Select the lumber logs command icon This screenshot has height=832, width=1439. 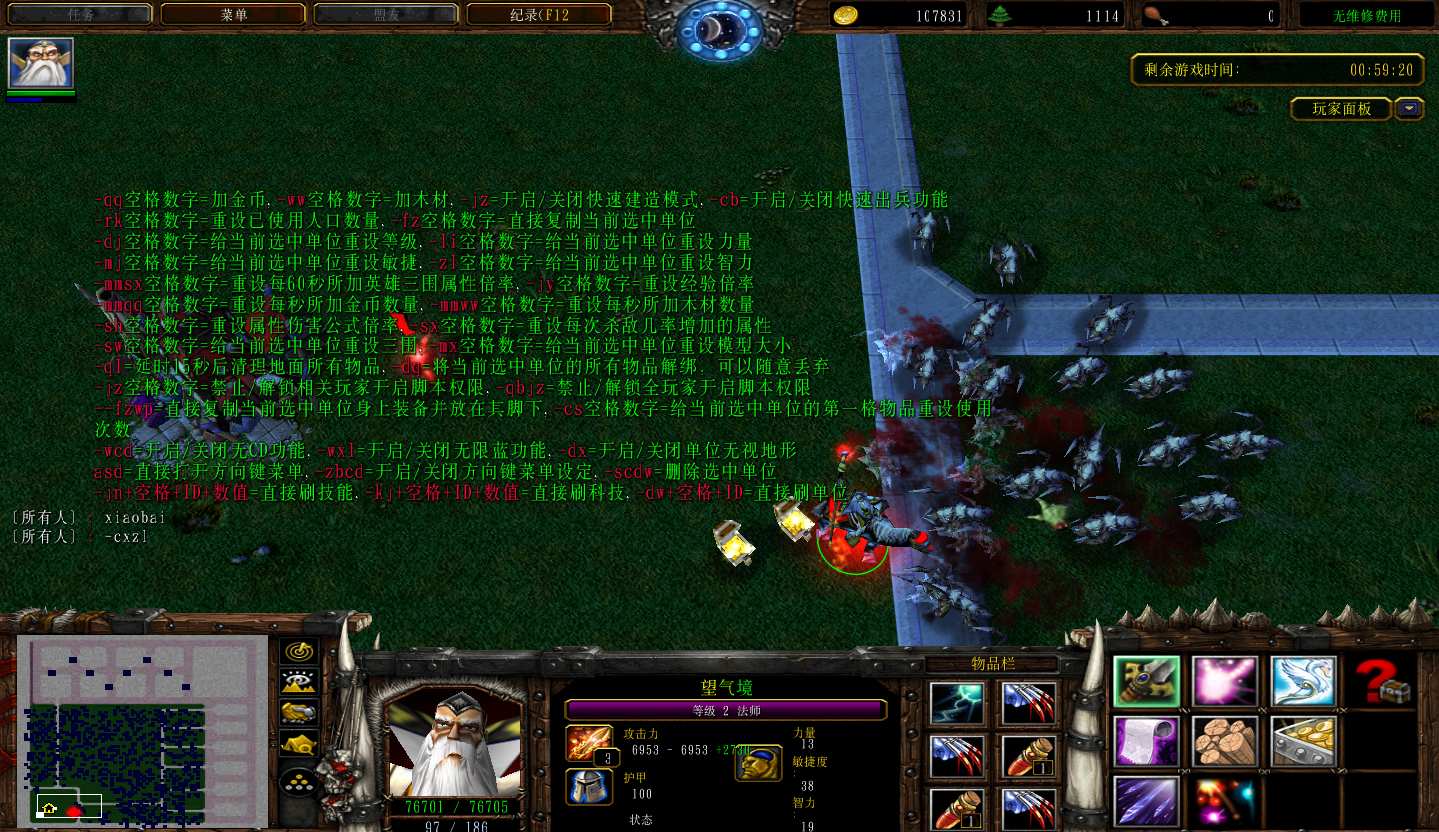tap(1225, 741)
